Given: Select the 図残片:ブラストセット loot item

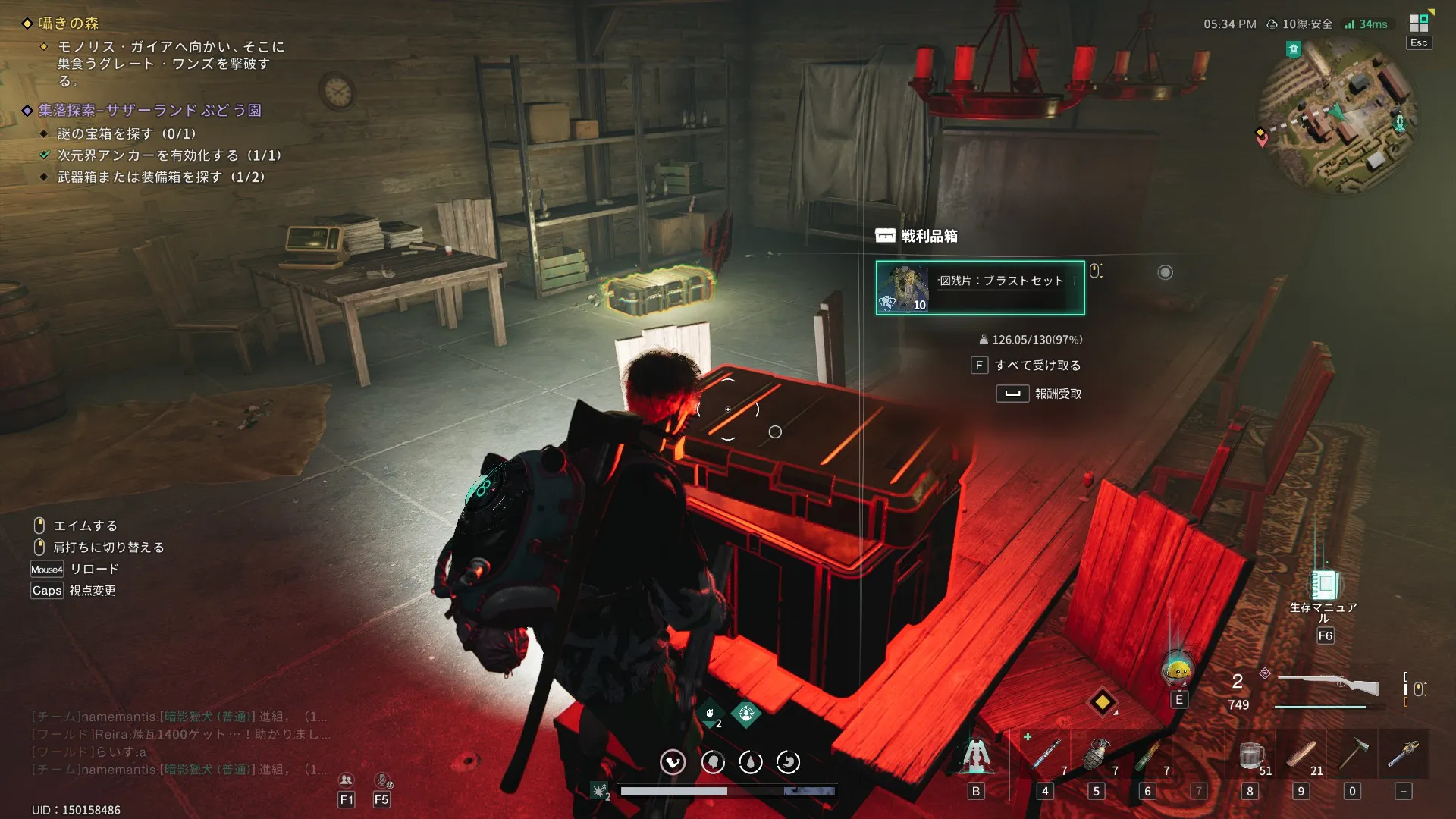Looking at the screenshot, I should point(980,288).
